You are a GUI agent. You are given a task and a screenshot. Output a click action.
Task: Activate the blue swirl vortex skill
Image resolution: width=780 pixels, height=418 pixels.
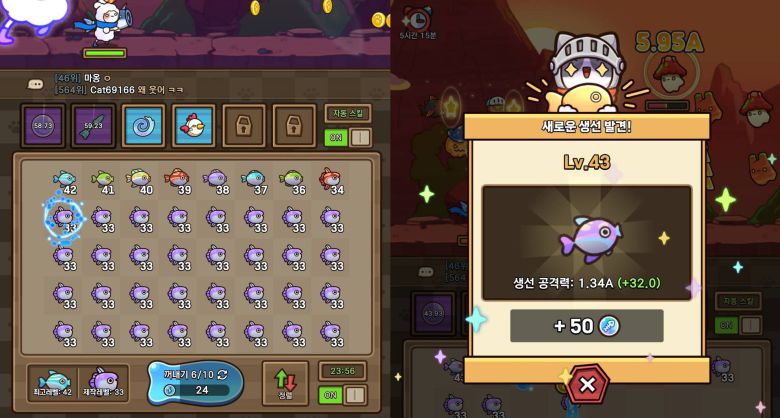click(x=143, y=125)
